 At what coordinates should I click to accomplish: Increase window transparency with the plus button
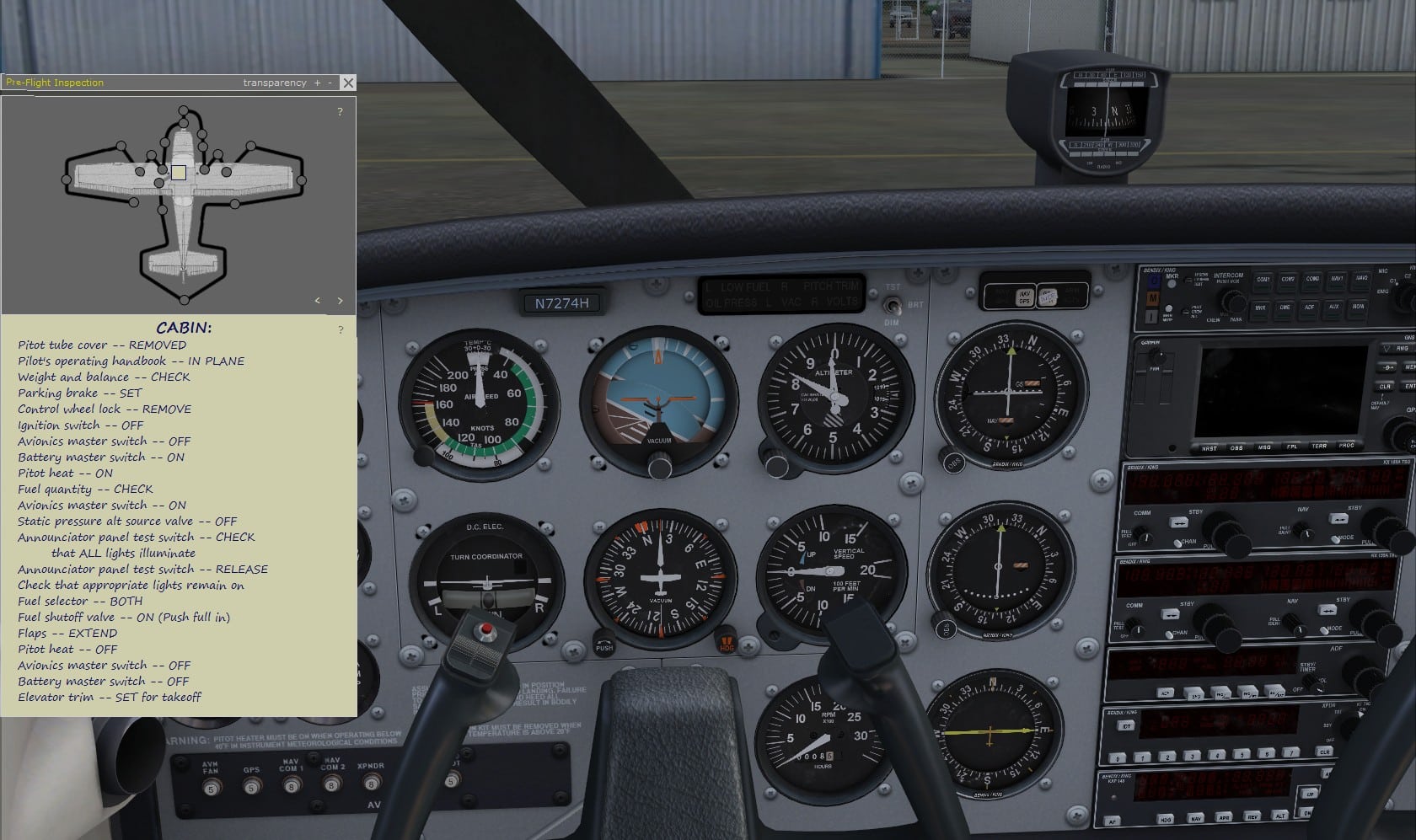point(318,83)
